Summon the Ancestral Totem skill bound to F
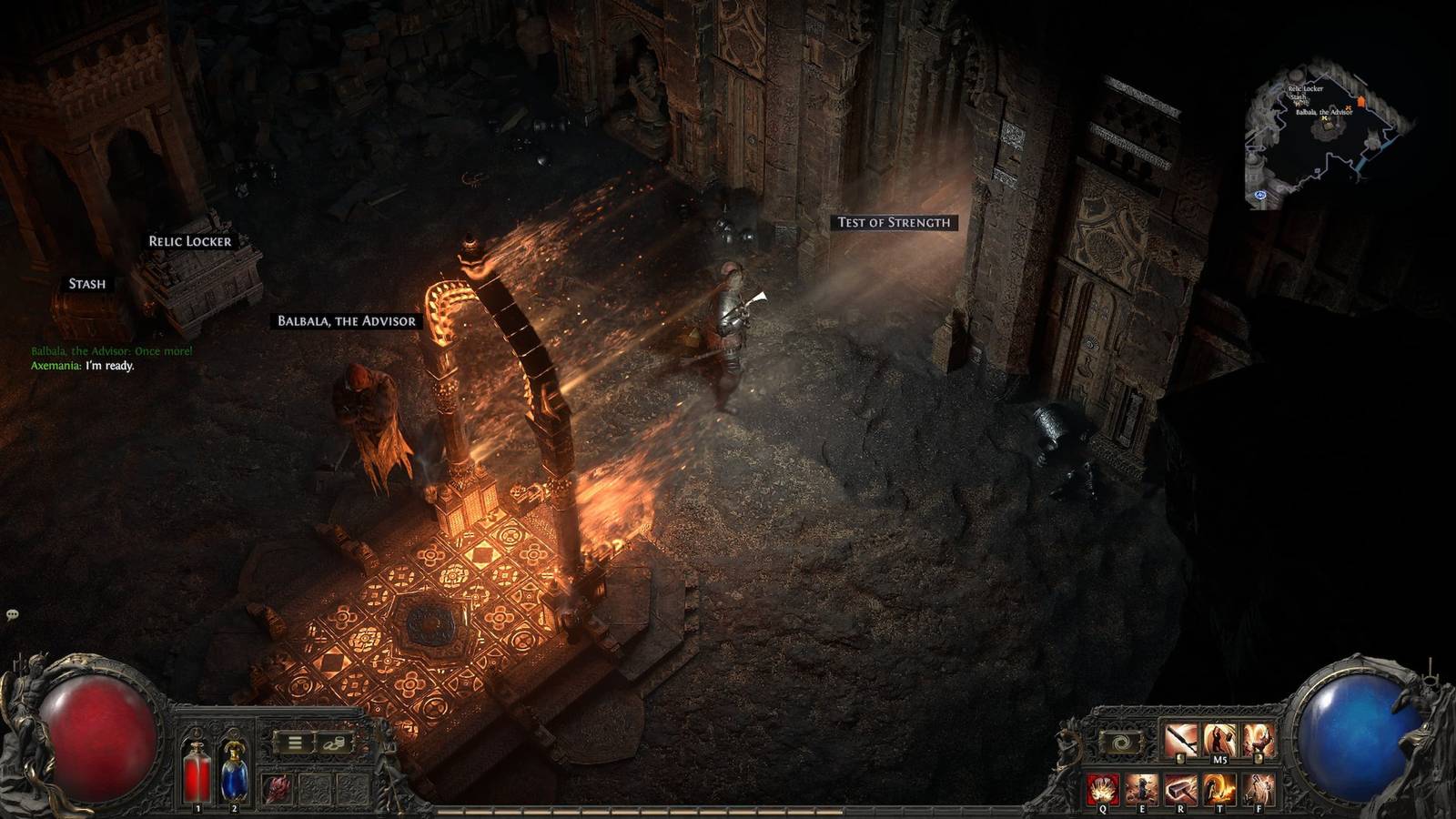 1259,788
